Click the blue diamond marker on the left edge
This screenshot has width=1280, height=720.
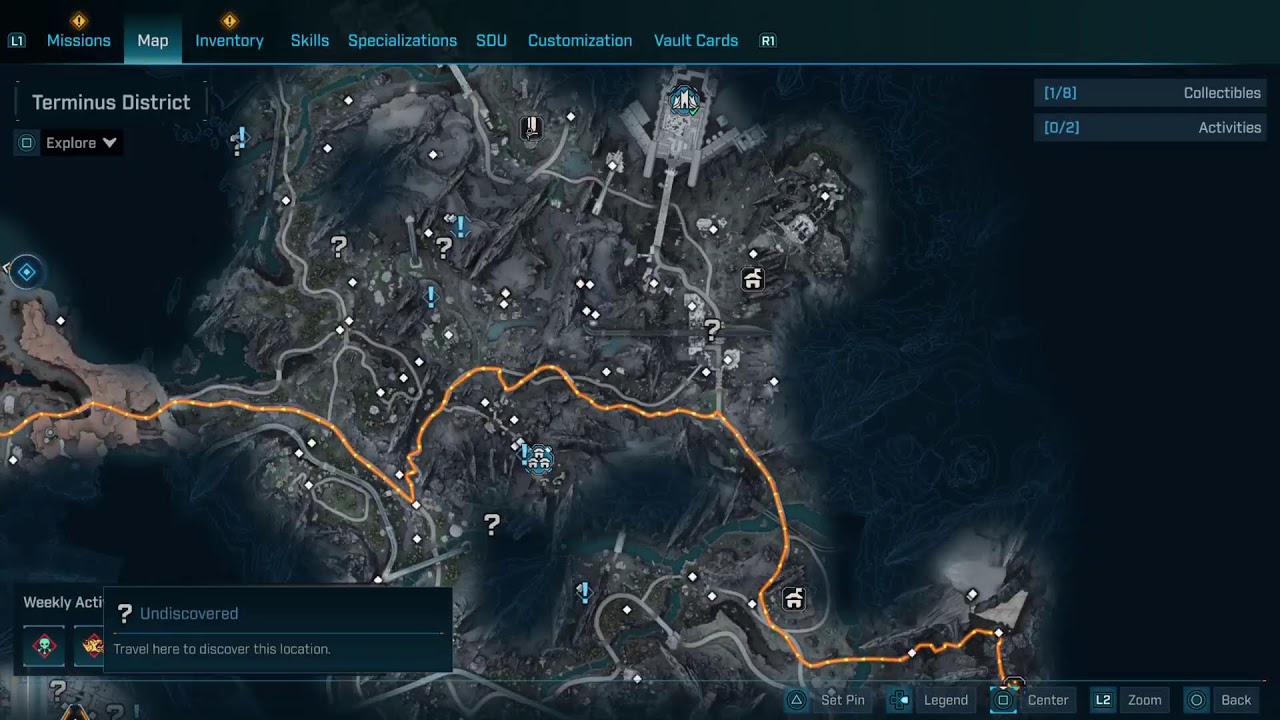[27, 272]
